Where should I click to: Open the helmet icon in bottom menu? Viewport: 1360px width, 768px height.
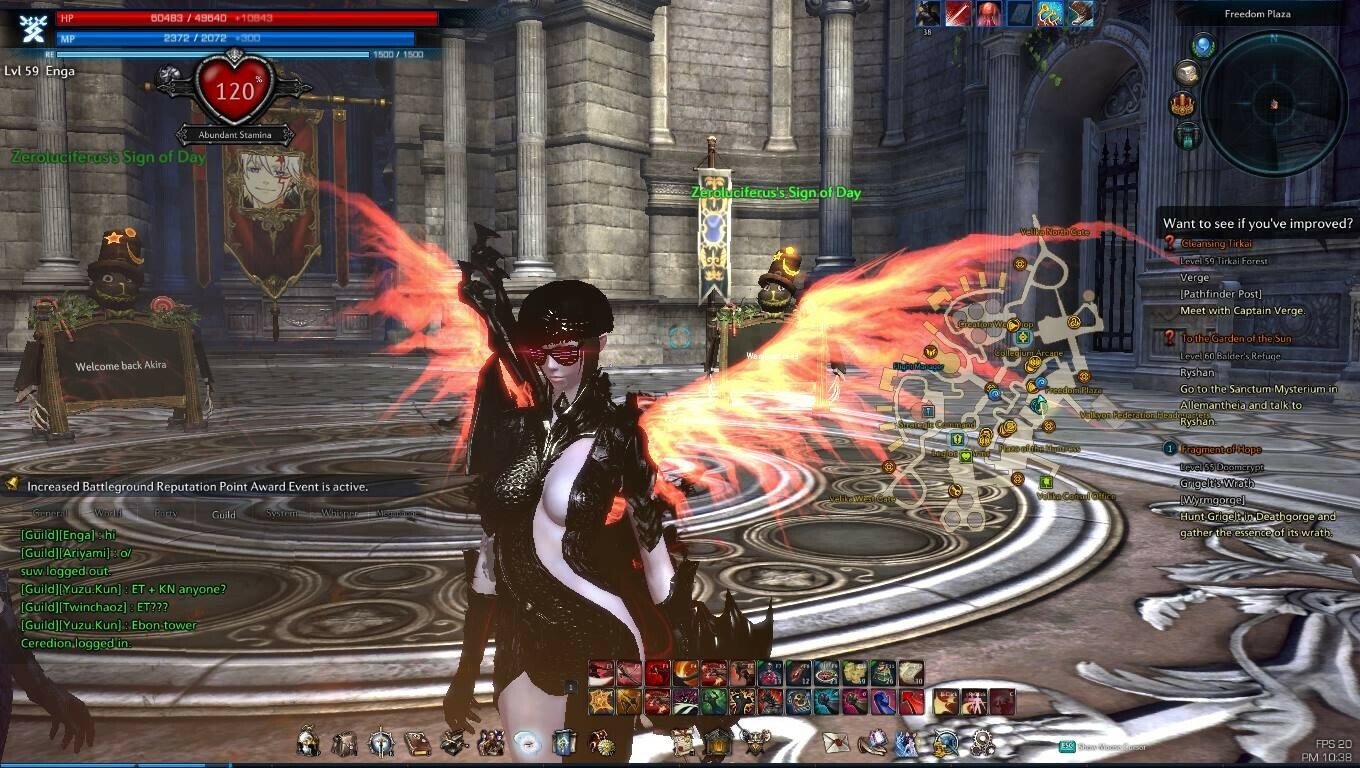coord(309,742)
